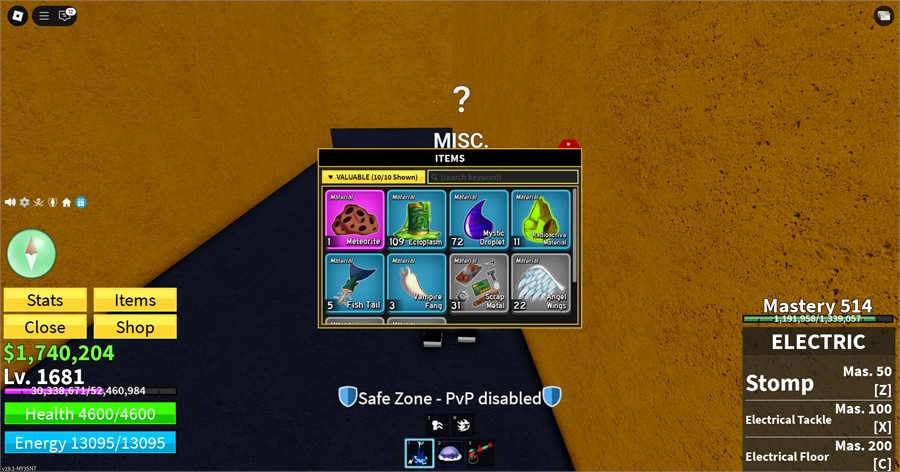This screenshot has height=472, width=900.
Task: Open the Roblox menu button
Action: [x=16, y=15]
